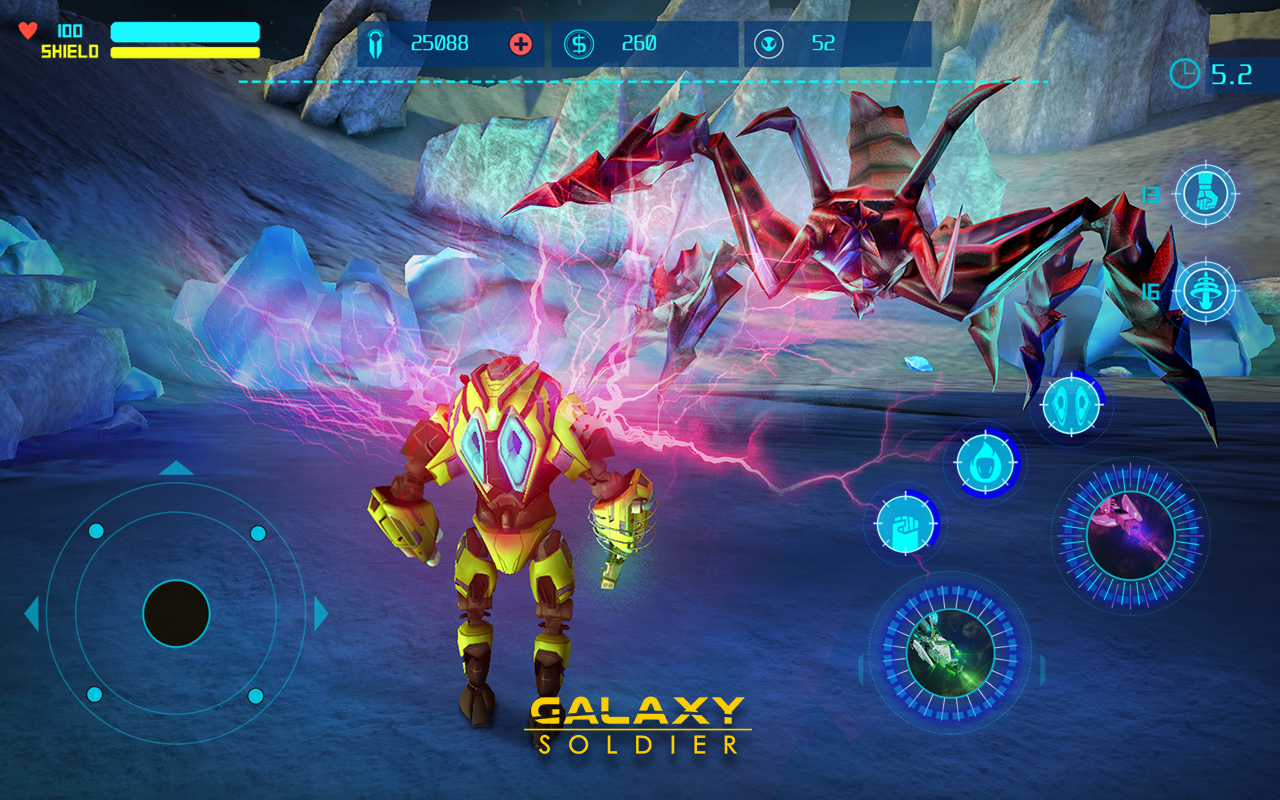Tap the red heart health icon
Screen dimensions: 1280x800
click(x=27, y=30)
